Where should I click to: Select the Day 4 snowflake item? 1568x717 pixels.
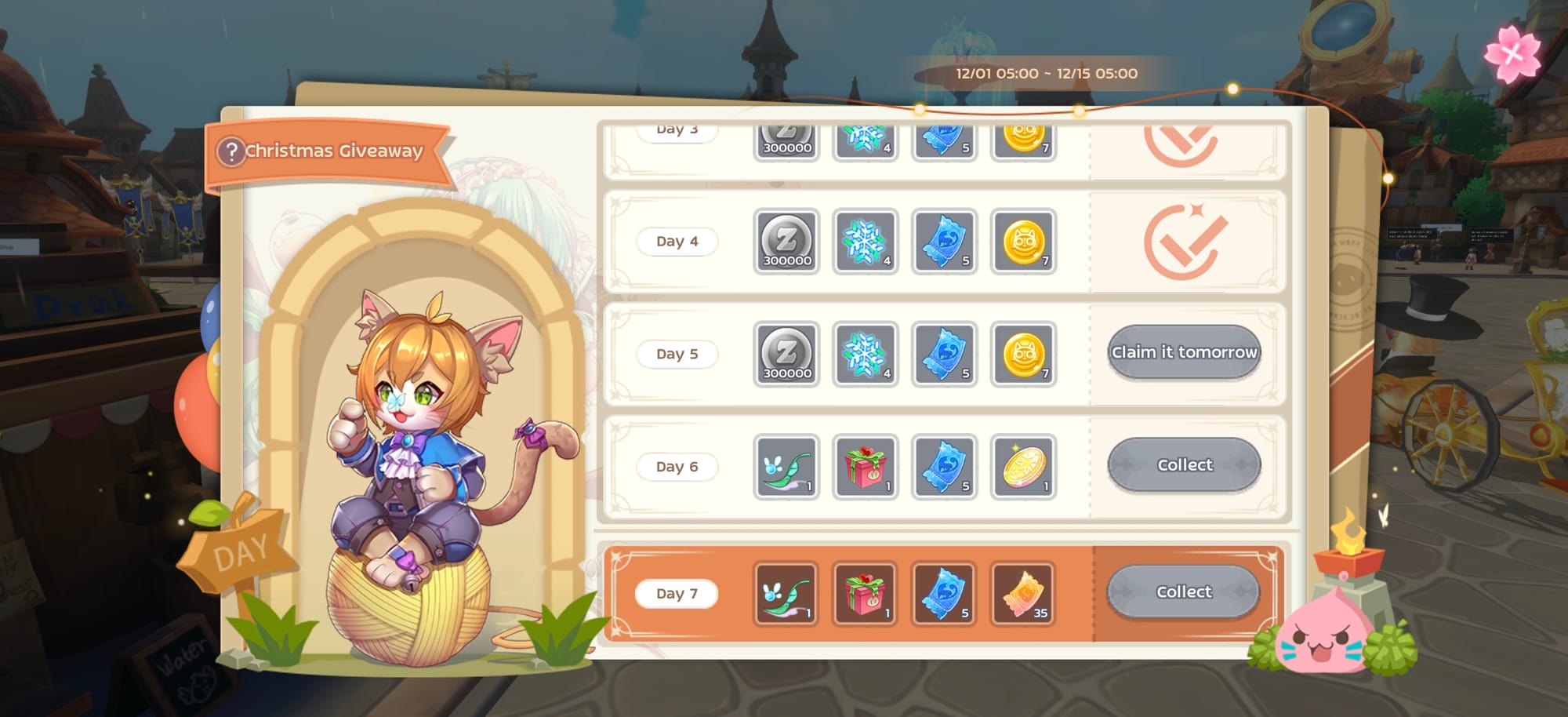pos(865,242)
